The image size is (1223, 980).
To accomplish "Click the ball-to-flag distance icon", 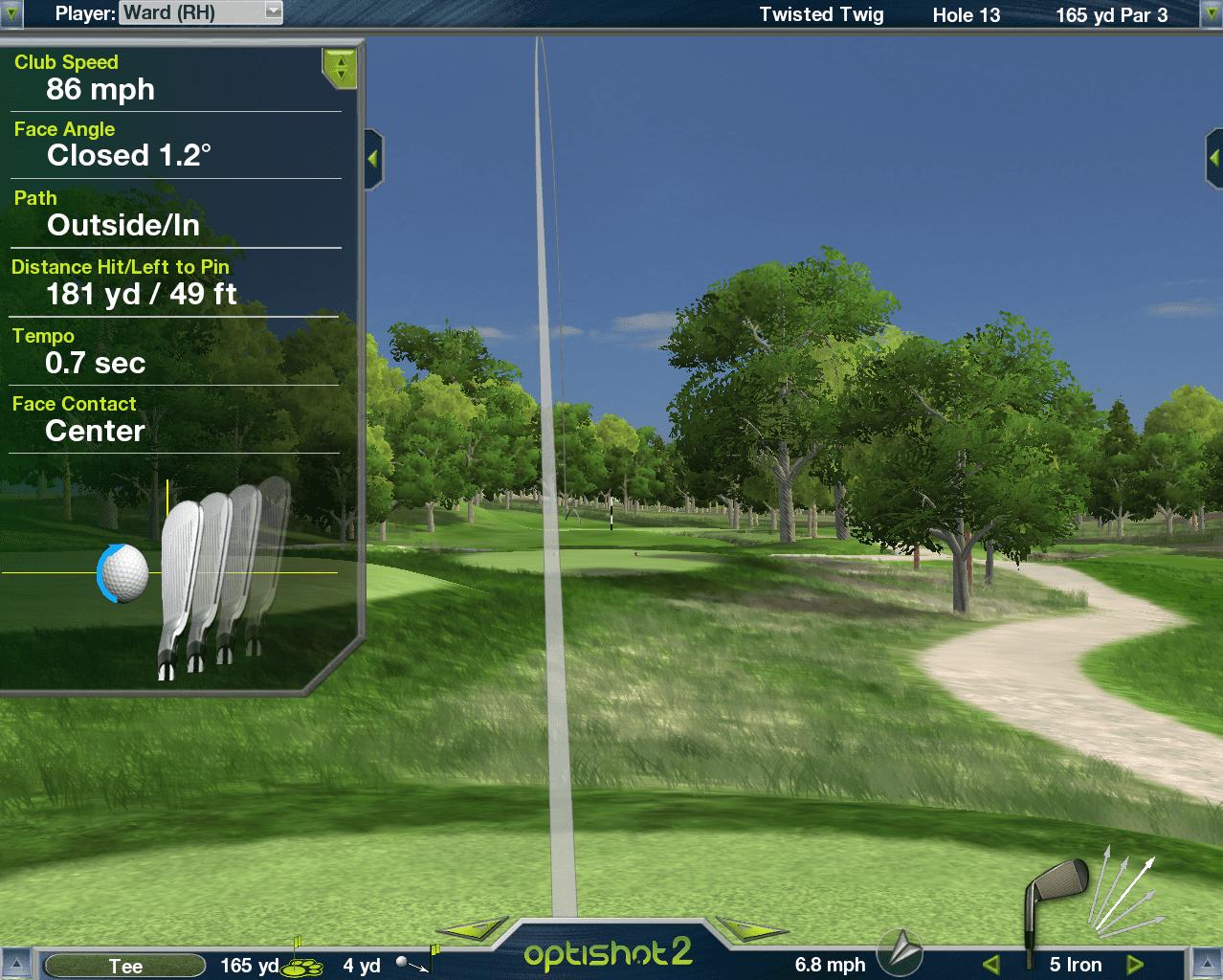I will point(417,963).
